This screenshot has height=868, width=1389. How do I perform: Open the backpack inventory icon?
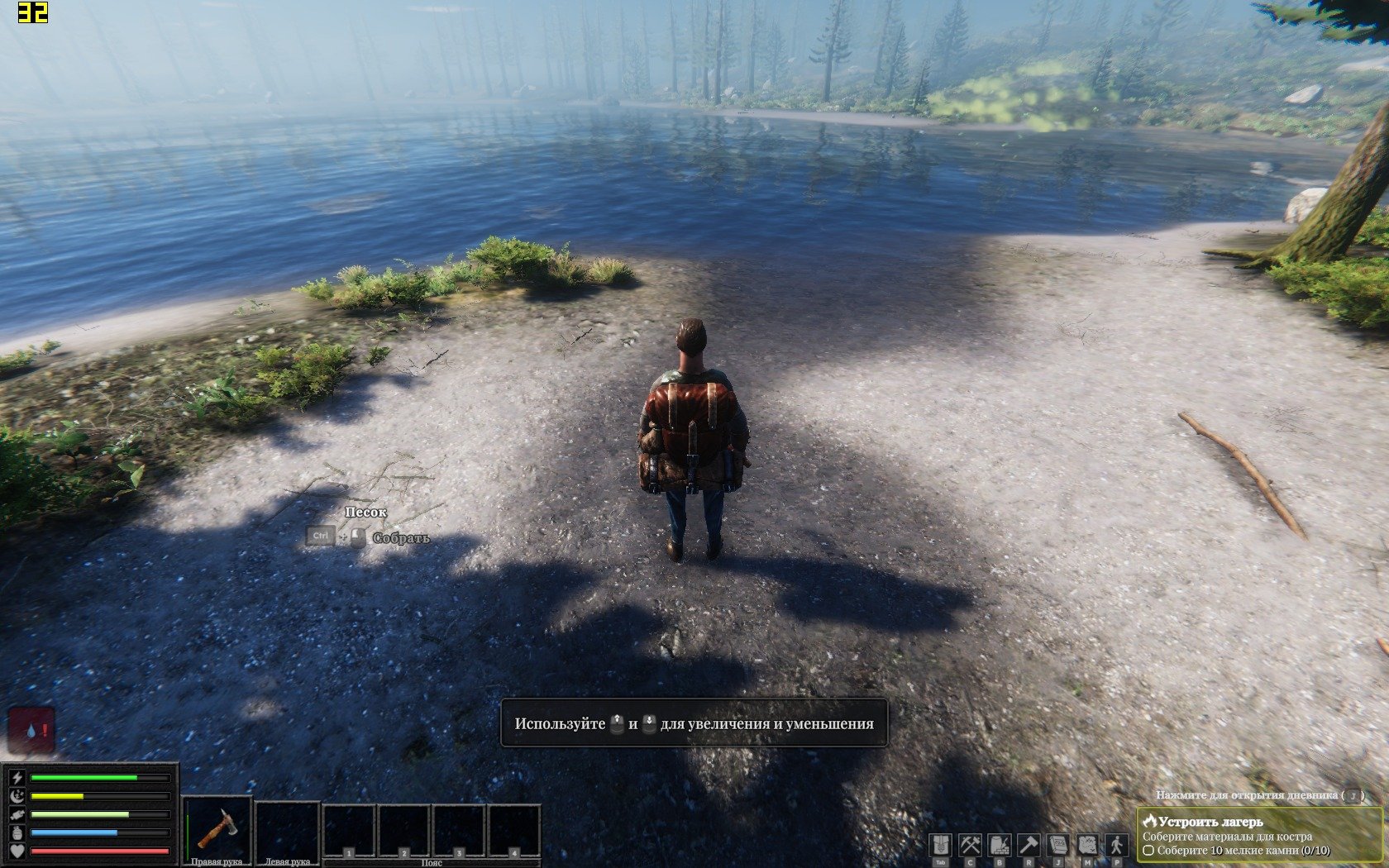pos(940,845)
